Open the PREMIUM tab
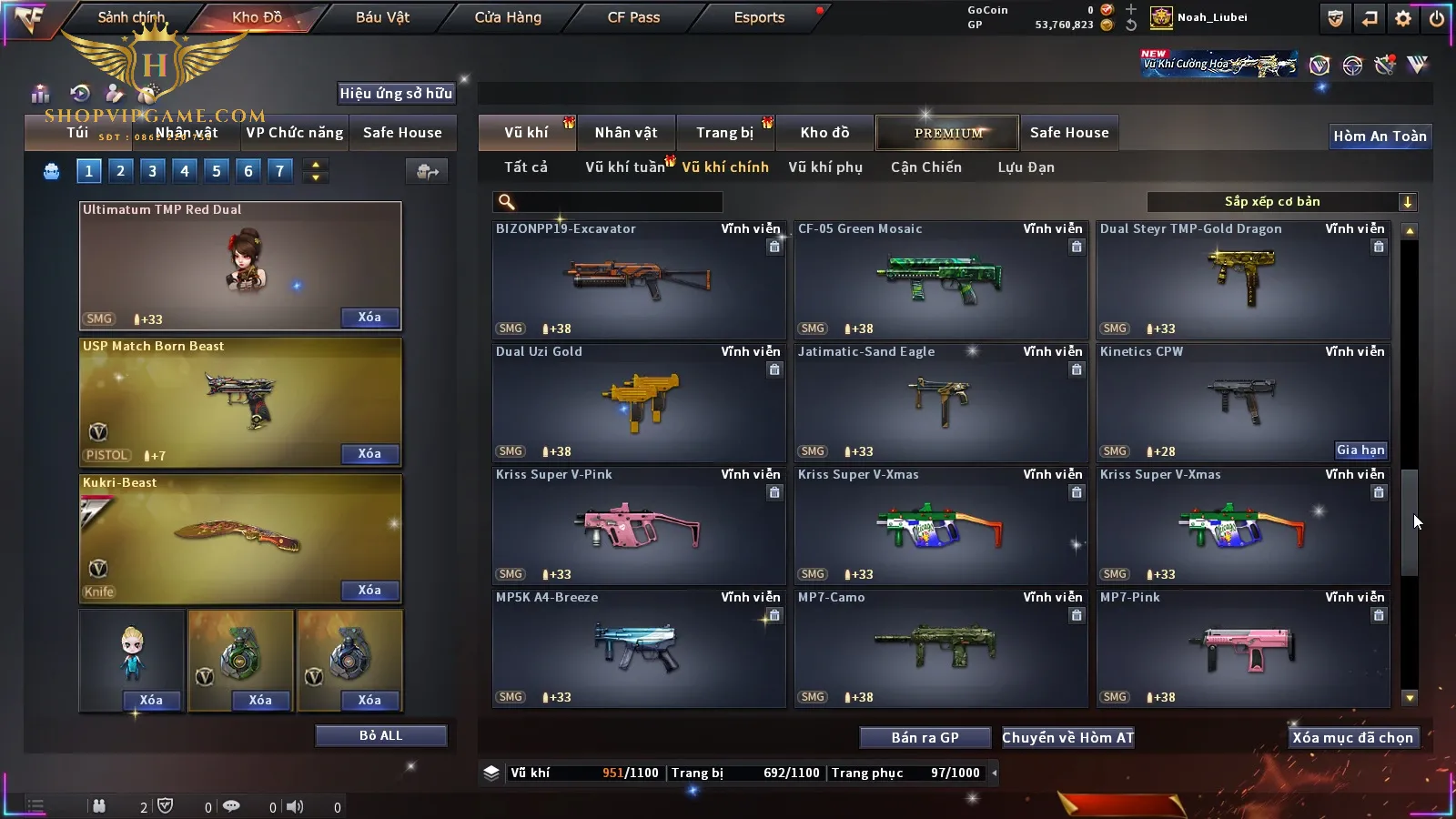The image size is (1456, 819). (947, 133)
